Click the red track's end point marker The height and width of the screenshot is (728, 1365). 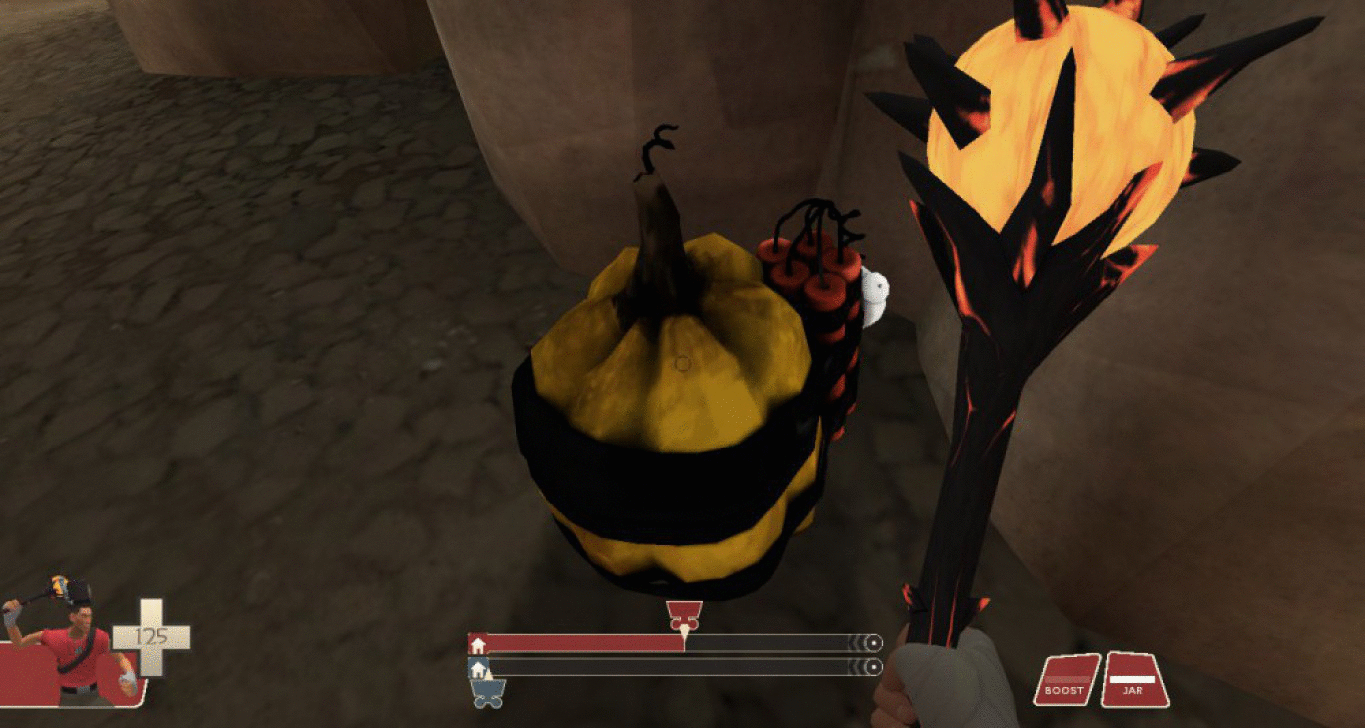pos(875,643)
